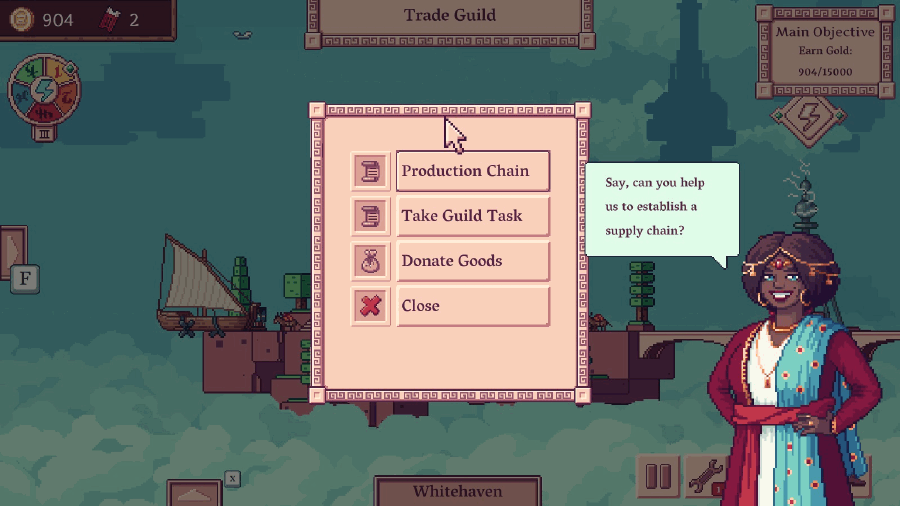The image size is (900, 506).
Task: Click the red X icon
Action: pos(371,306)
